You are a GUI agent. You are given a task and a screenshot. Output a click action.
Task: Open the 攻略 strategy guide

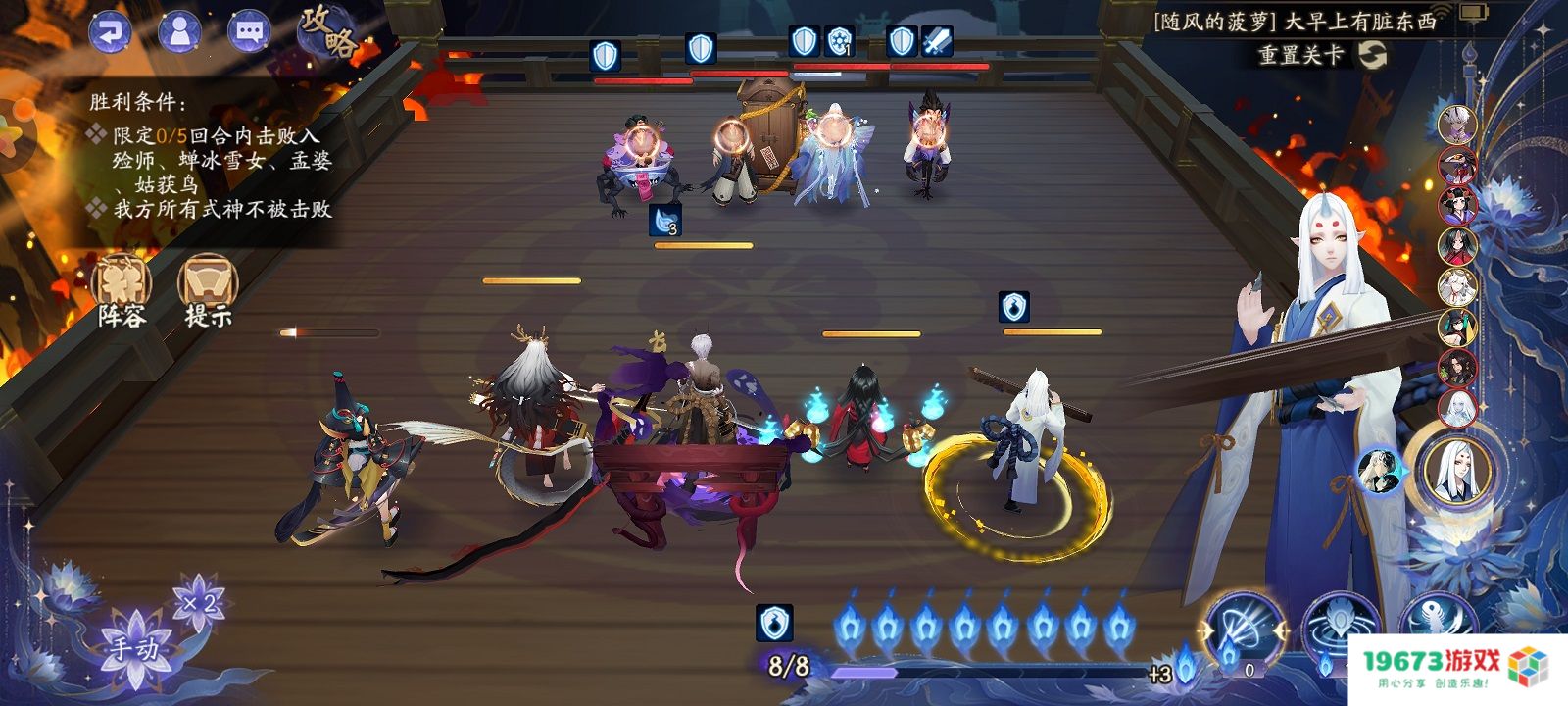(327, 33)
